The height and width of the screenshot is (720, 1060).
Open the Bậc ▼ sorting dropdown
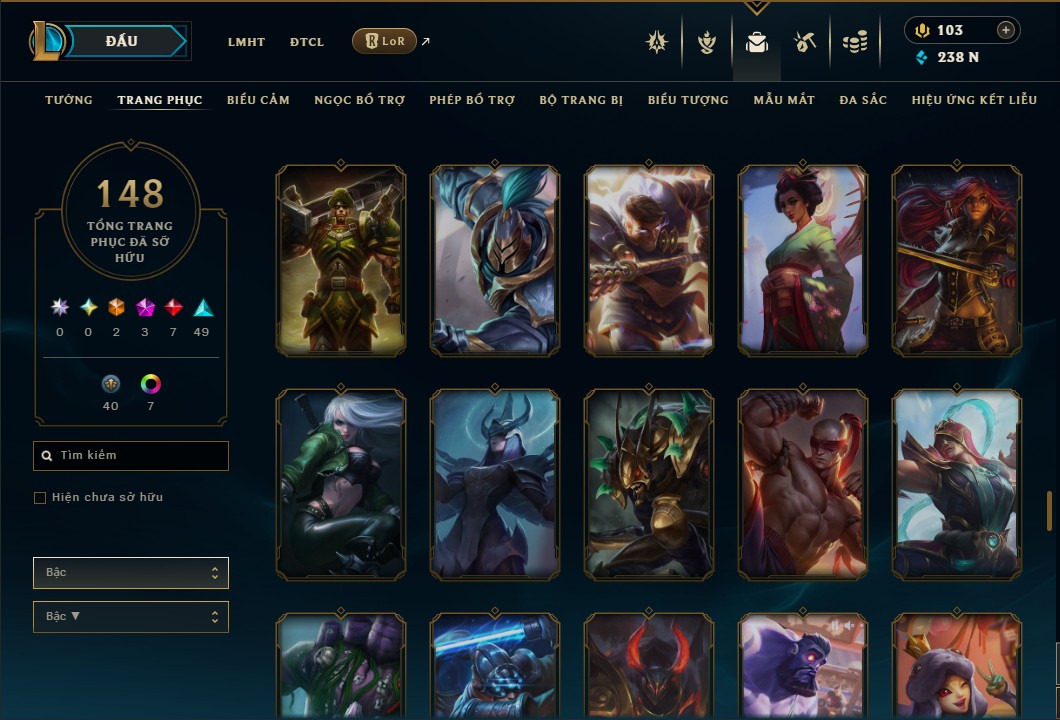131,616
